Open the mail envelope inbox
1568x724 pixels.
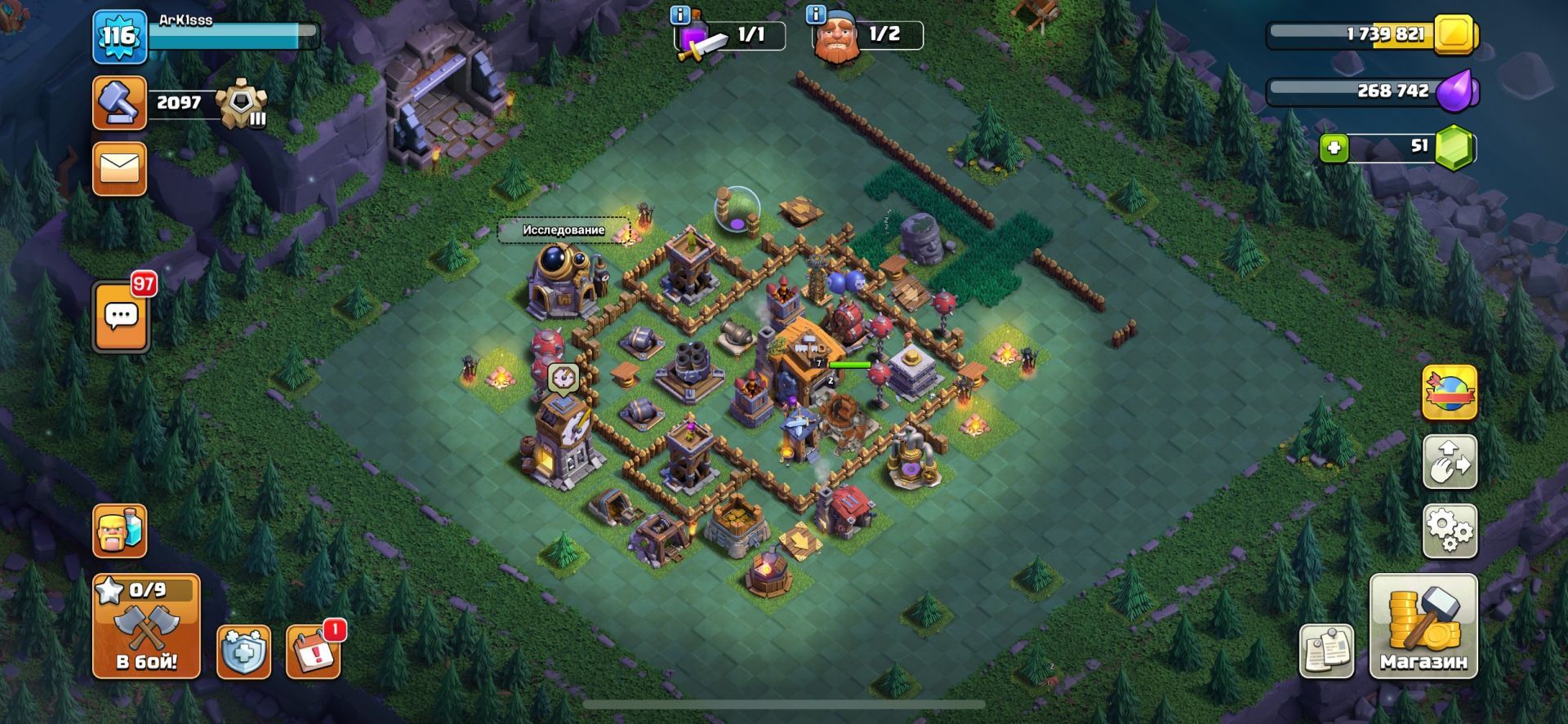click(x=119, y=169)
